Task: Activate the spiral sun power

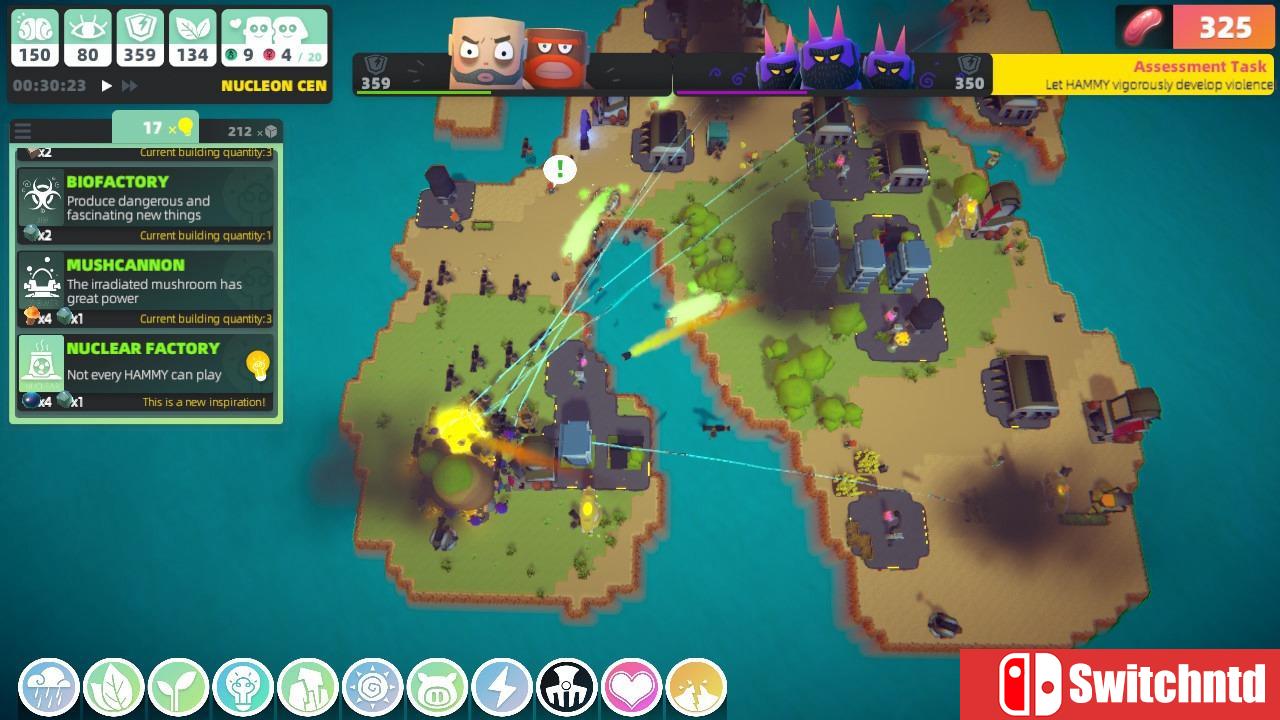Action: (373, 687)
